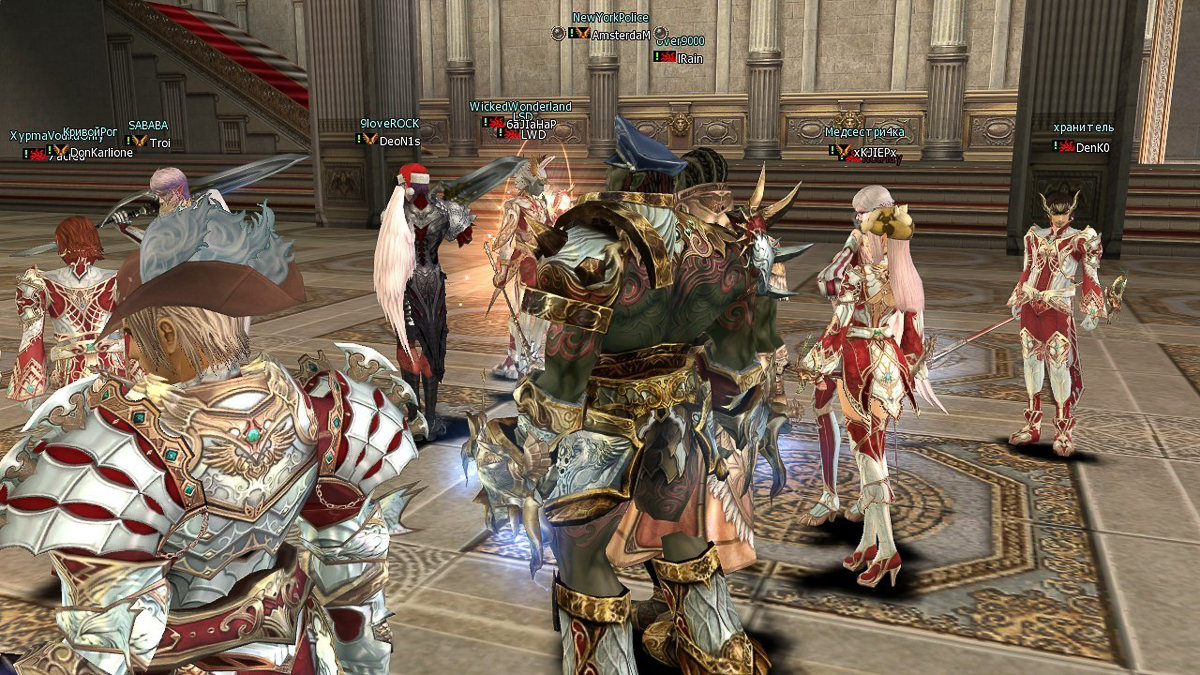Viewport: 1200px width, 675px height.
Task: Target the player named Troi
Action: [x=160, y=143]
